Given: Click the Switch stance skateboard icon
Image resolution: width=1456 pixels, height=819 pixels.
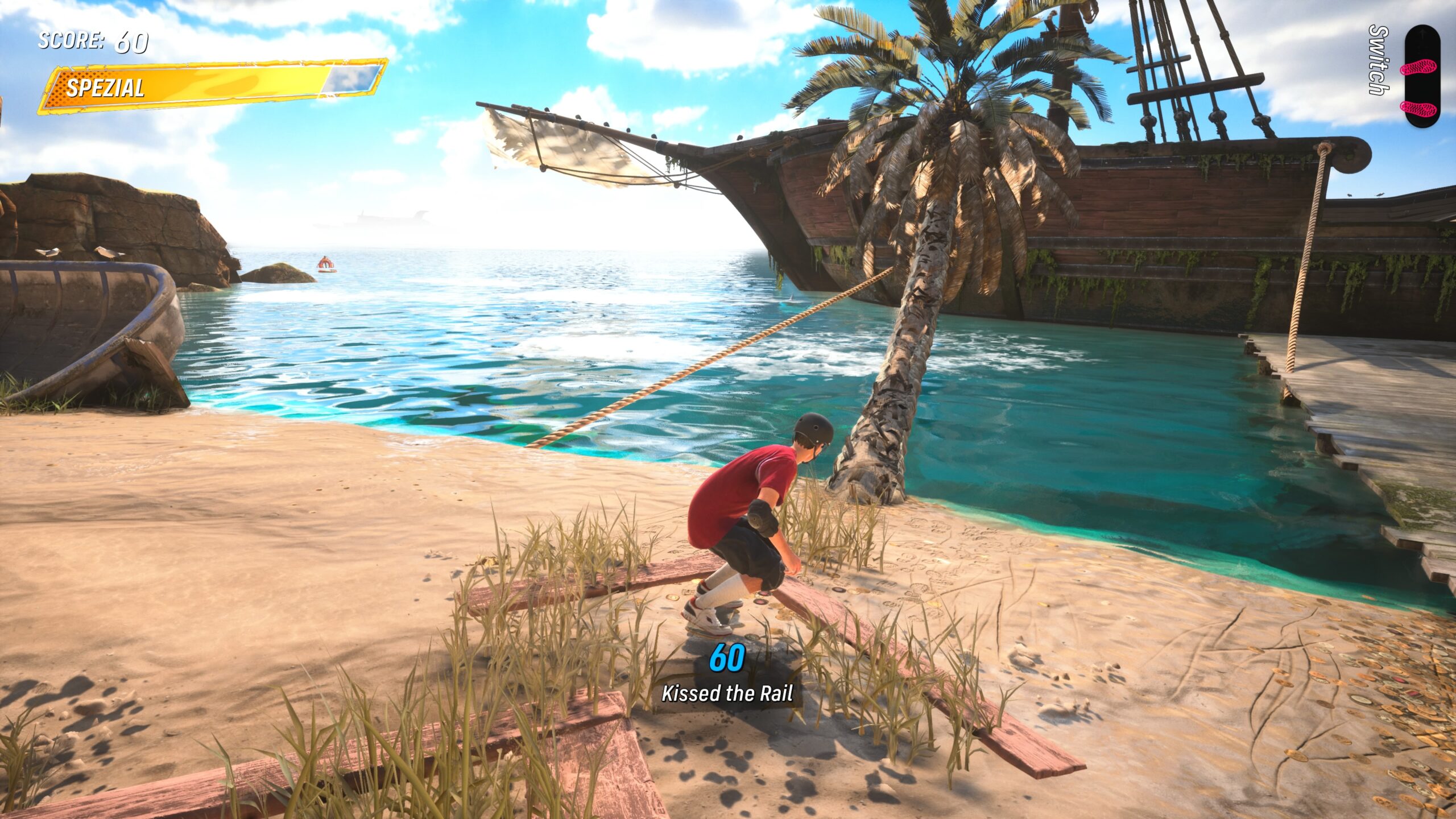Looking at the screenshot, I should 1421,76.
